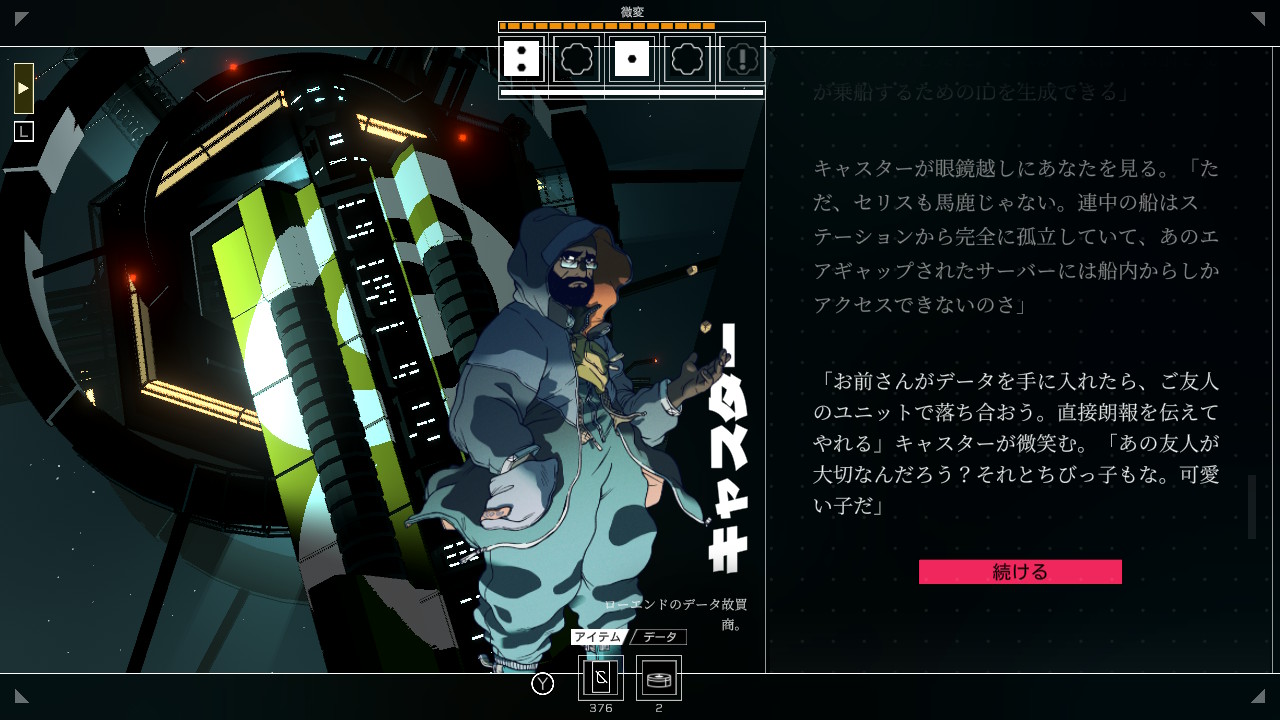Click the yellow play arrow button
Image resolution: width=1280 pixels, height=720 pixels.
(24, 88)
